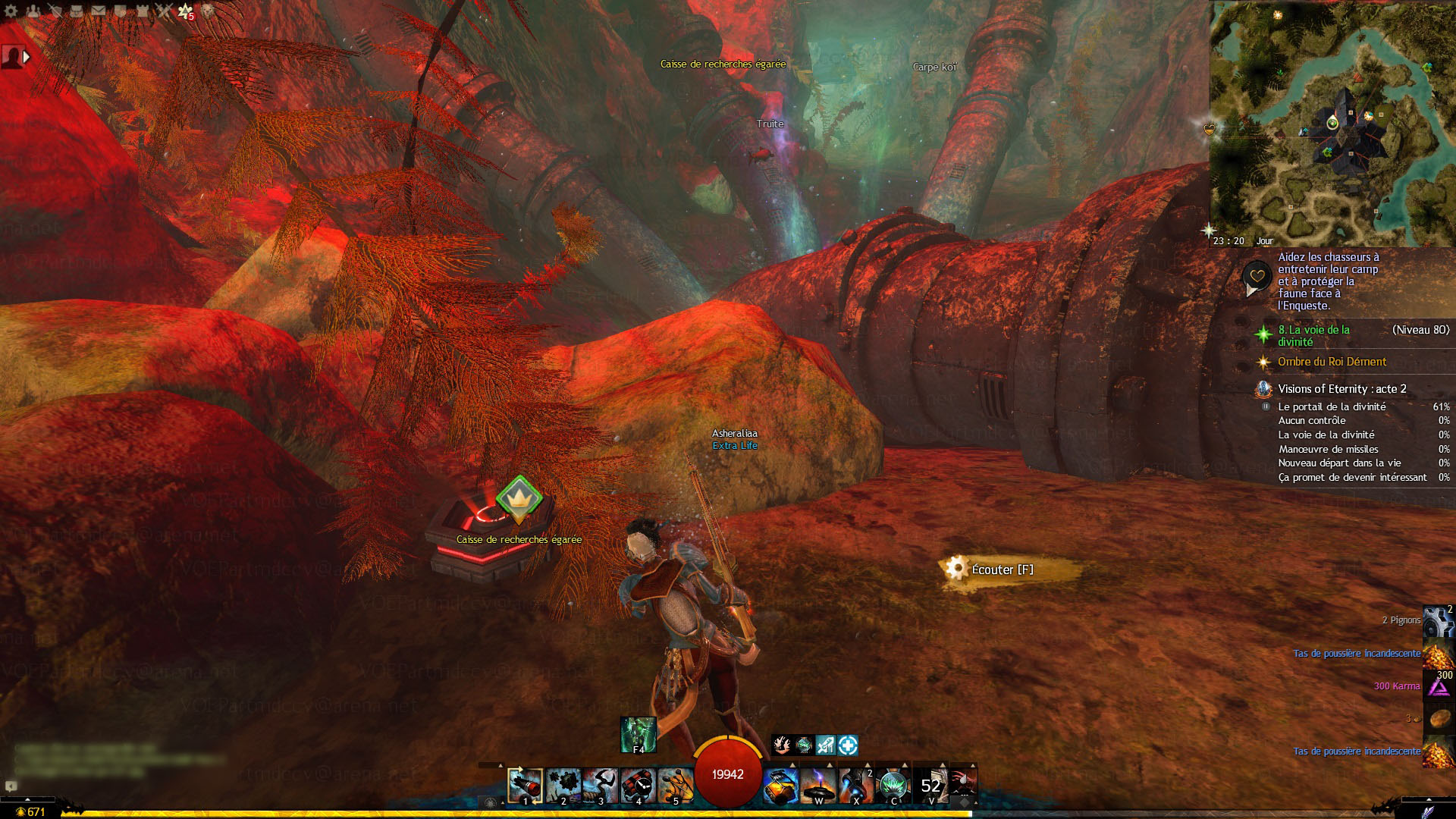1456x819 pixels.
Task: Open 'Visions of Eternity : acte 2' achievement
Action: pos(1341,389)
